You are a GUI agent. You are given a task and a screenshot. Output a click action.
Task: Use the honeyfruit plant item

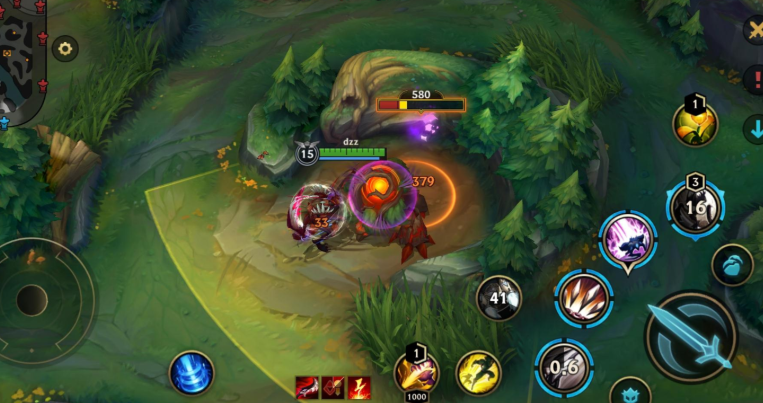(695, 124)
